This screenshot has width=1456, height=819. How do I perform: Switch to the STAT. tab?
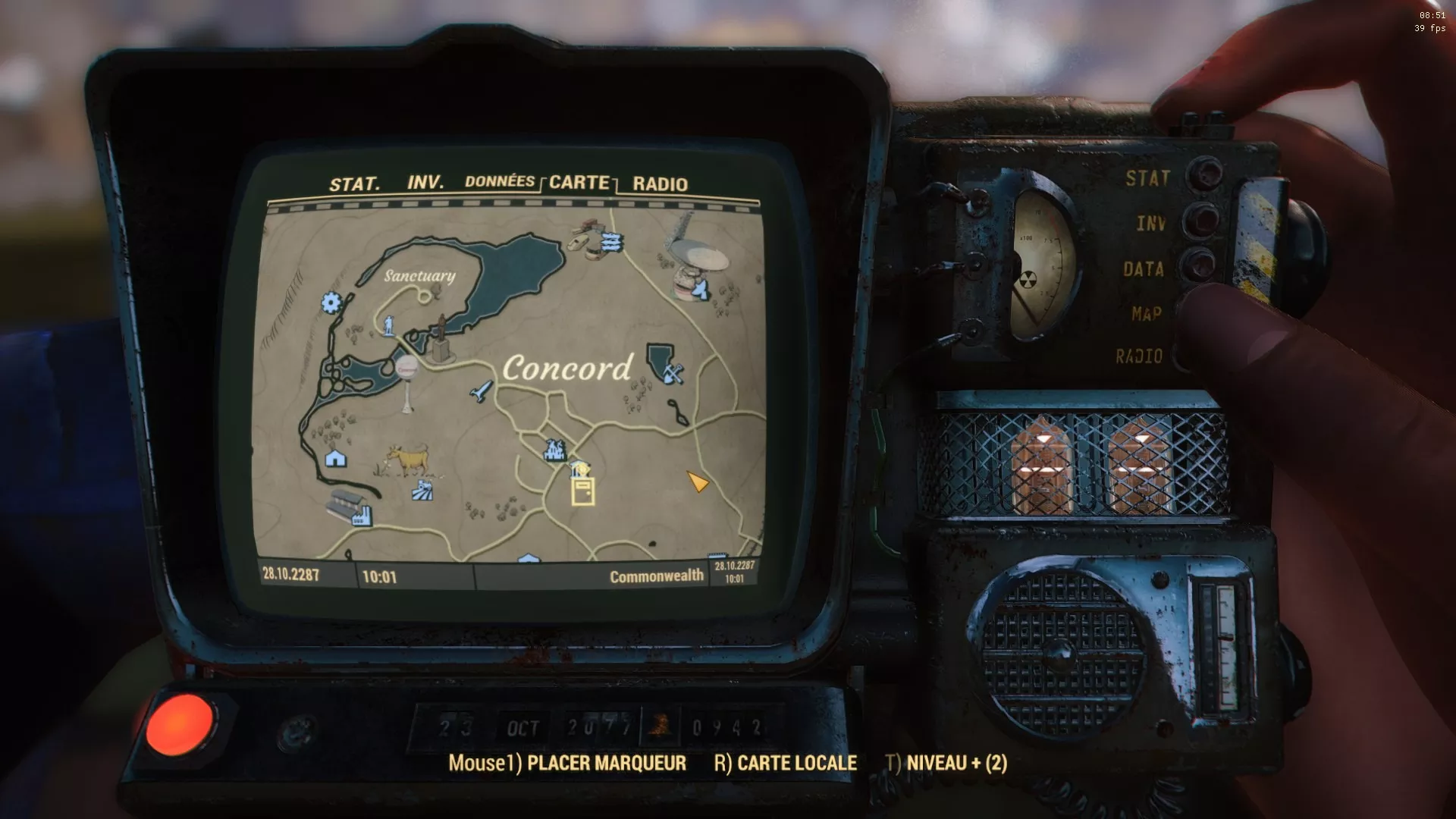tap(354, 184)
